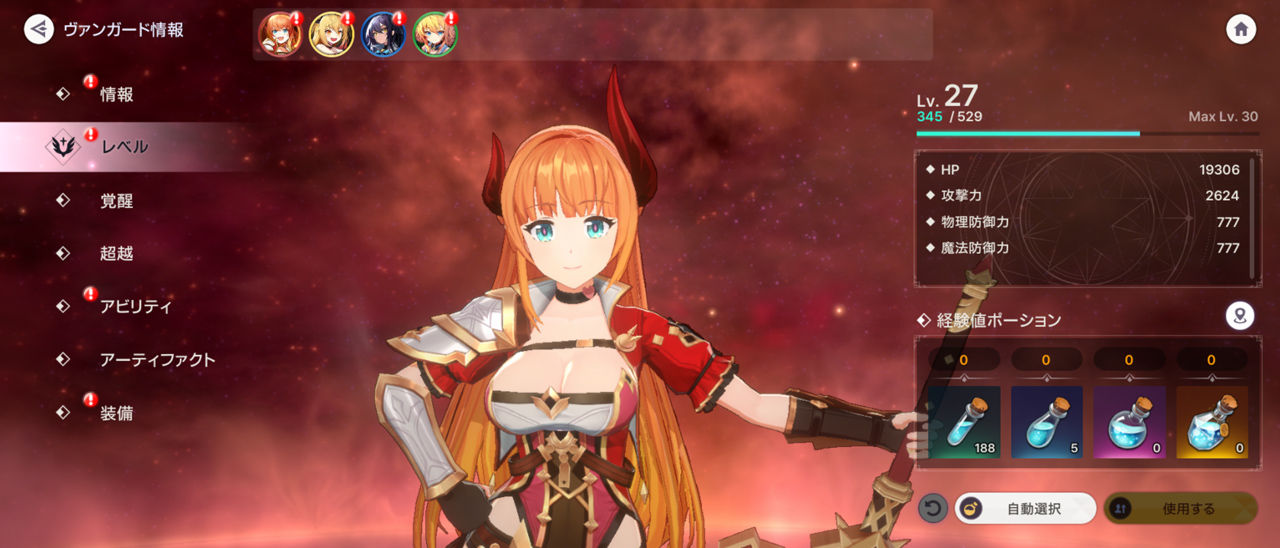Select the レベル level tab
1280x548 pixels.
[x=124, y=147]
